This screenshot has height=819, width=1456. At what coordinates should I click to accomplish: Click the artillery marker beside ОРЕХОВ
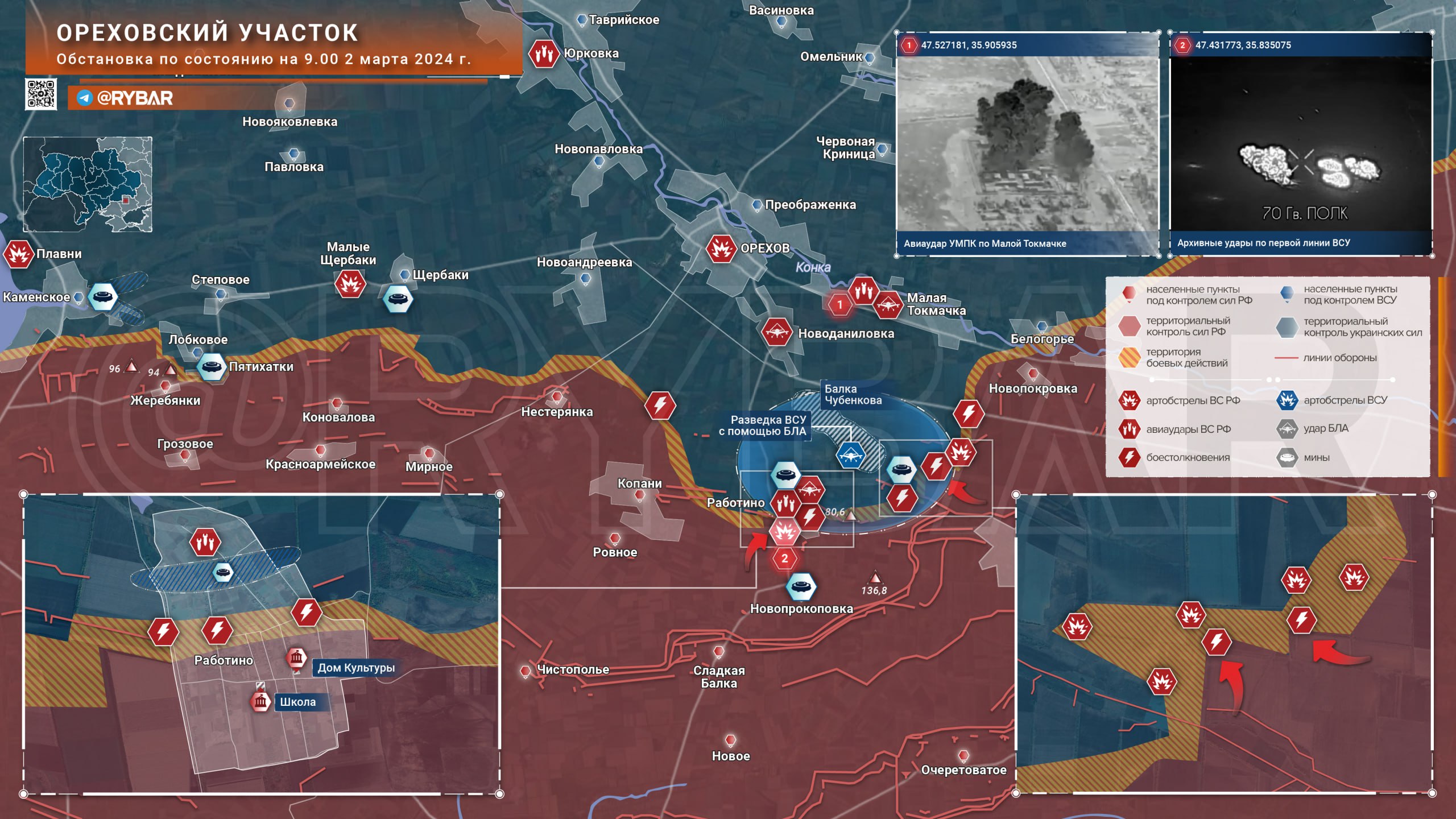(x=721, y=249)
